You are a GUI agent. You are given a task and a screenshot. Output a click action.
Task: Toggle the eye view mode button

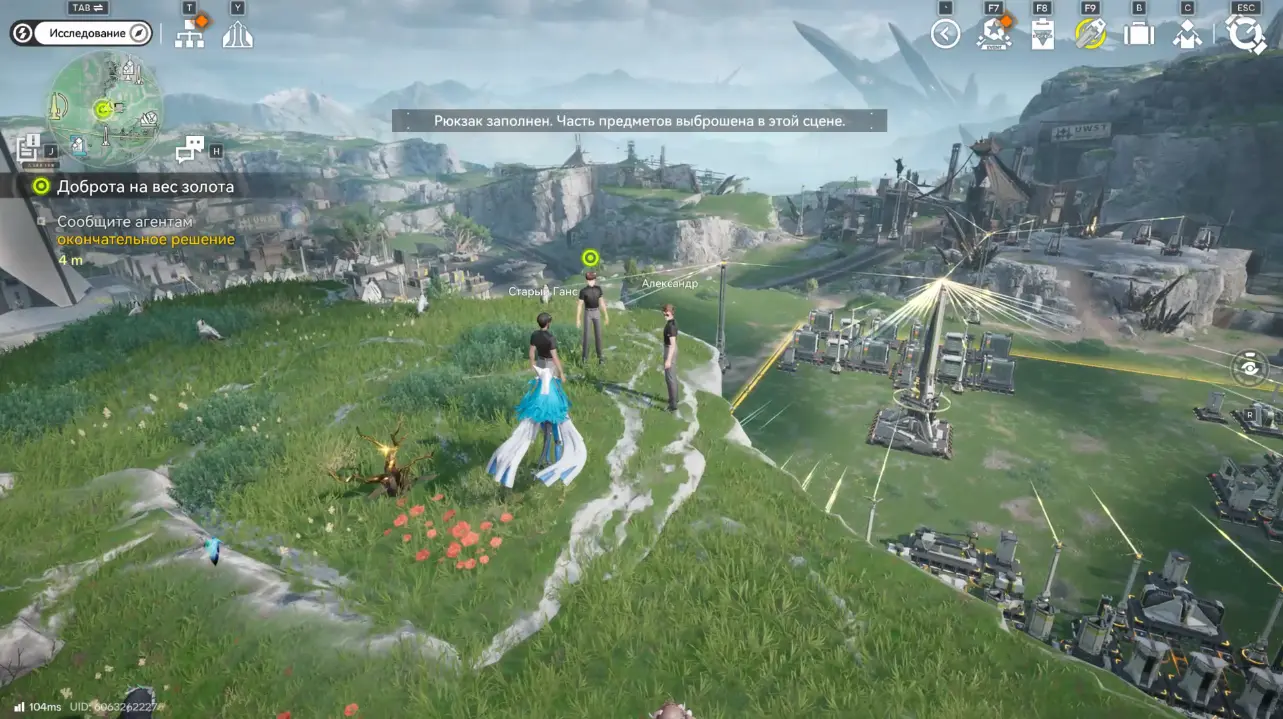click(x=1251, y=367)
